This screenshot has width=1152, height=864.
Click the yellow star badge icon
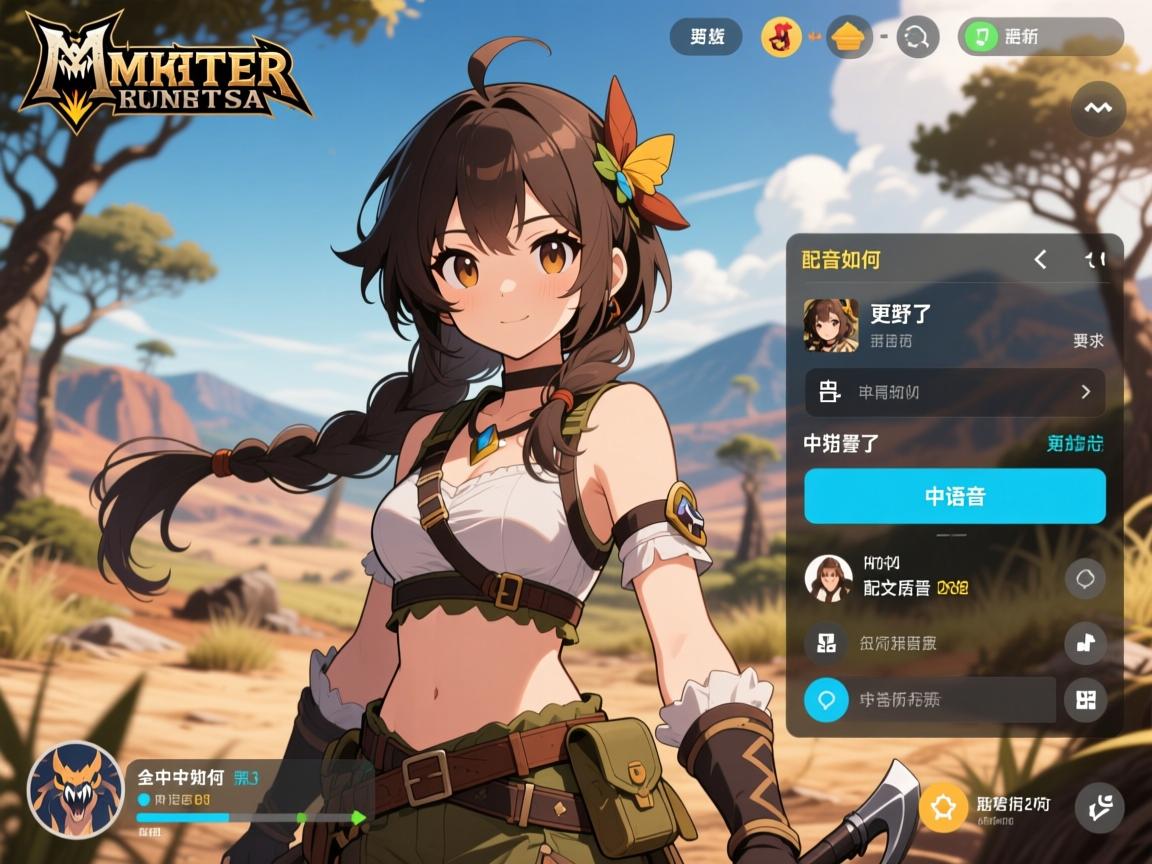click(x=943, y=806)
